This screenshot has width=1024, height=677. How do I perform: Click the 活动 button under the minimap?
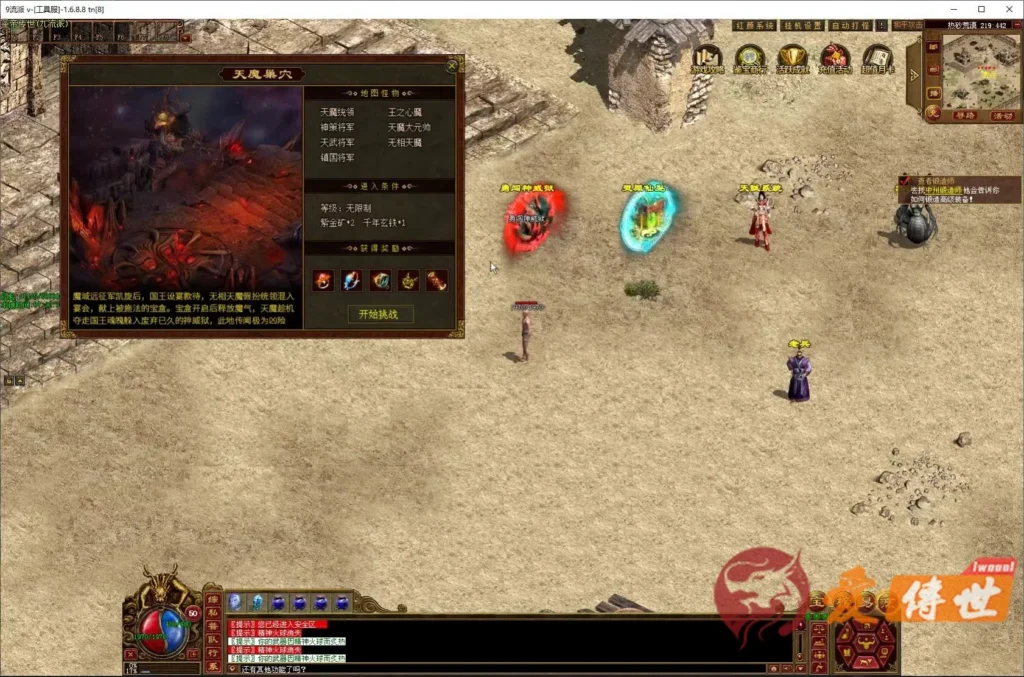(x=1002, y=115)
